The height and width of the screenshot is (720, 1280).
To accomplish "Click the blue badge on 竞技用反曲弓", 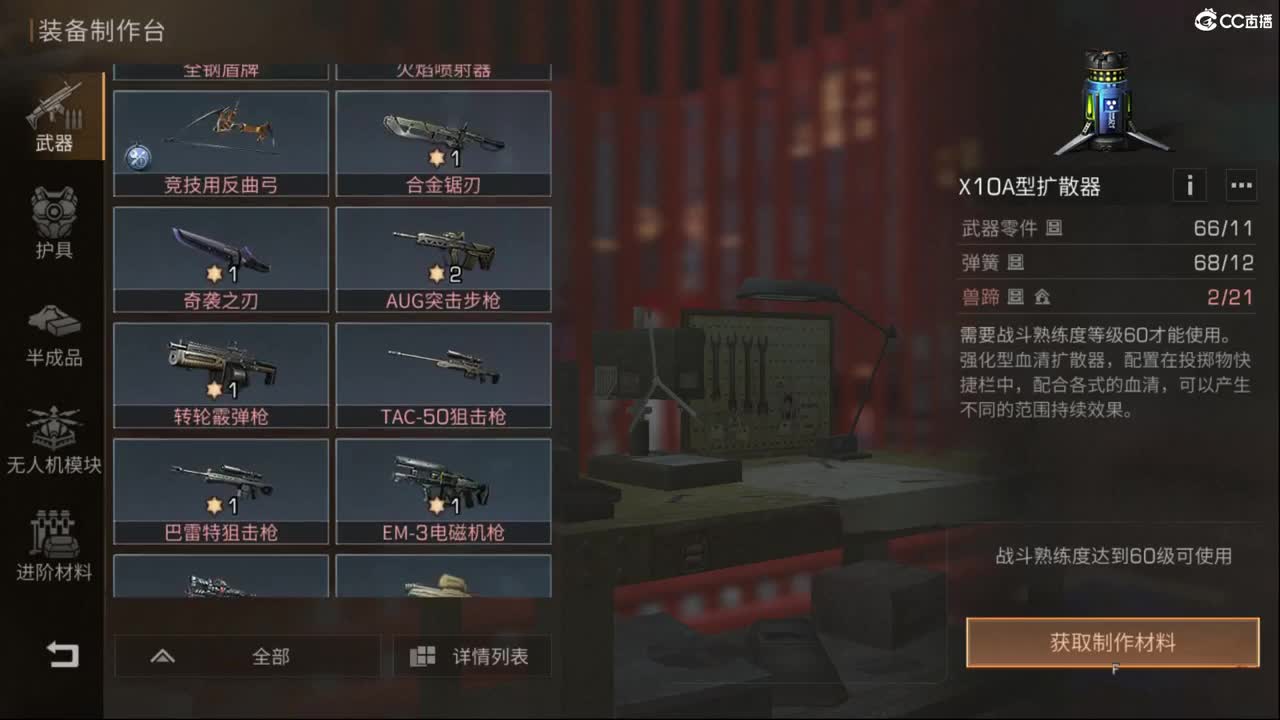I will [137, 156].
